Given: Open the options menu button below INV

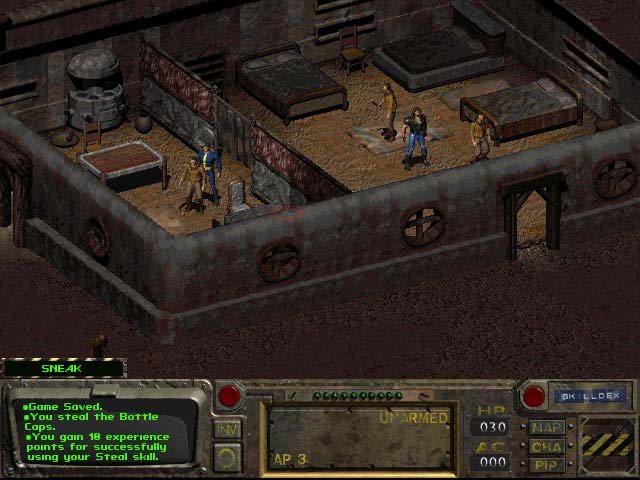Looking at the screenshot, I should (227, 457).
